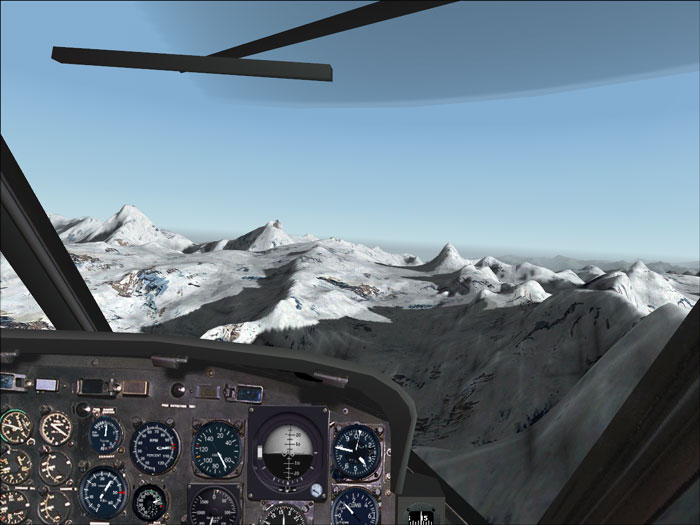Image resolution: width=700 pixels, height=525 pixels.
Task: Click the rotor RPM percent gauge
Action: click(155, 447)
